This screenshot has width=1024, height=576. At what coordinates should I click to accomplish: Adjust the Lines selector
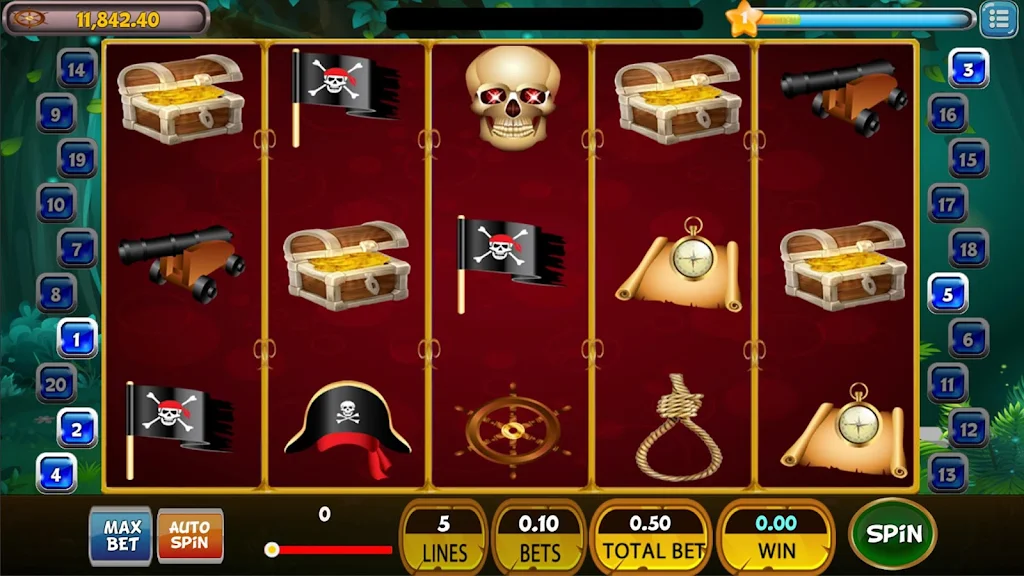[444, 537]
